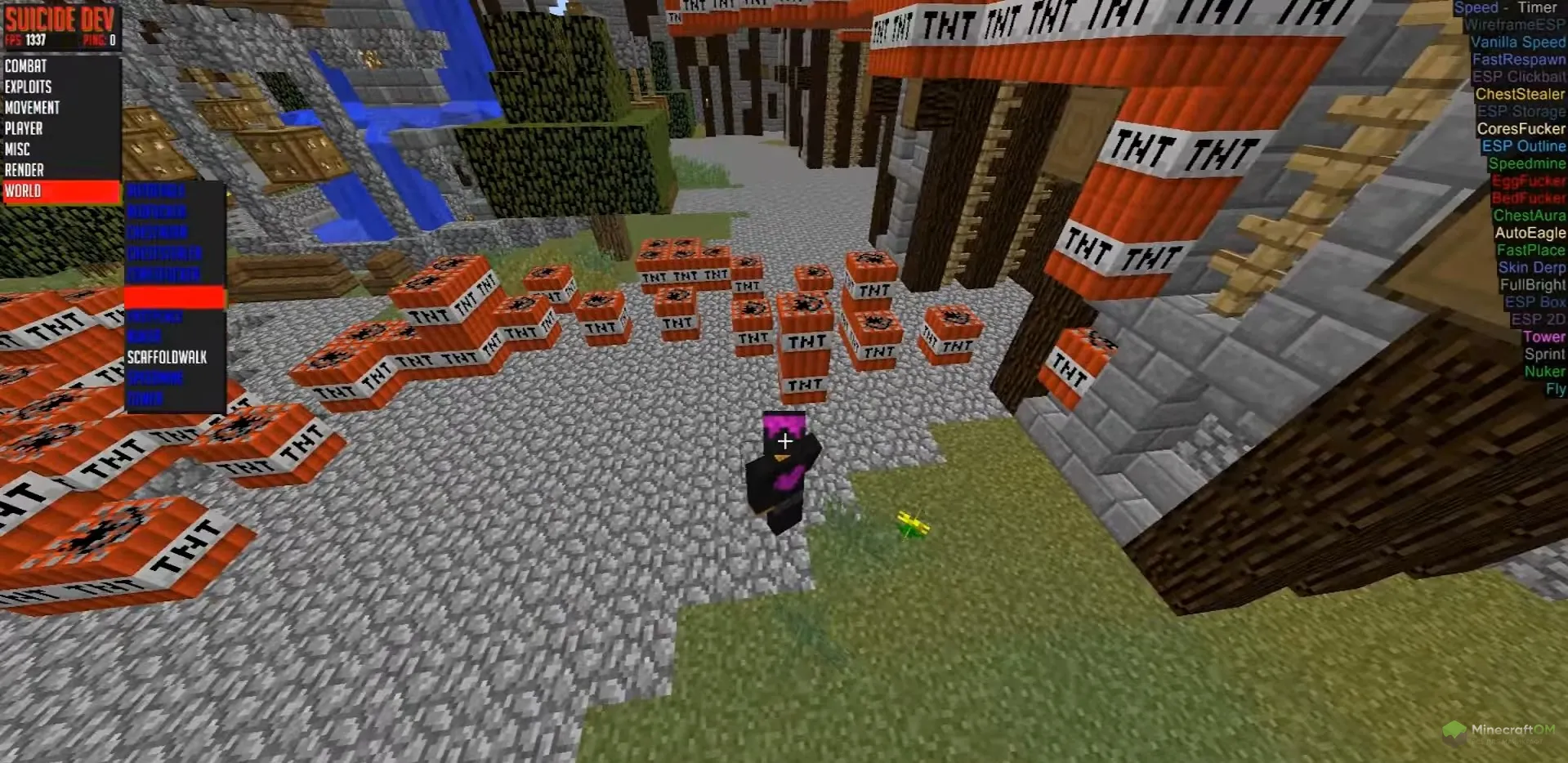The height and width of the screenshot is (763, 1568).
Task: Select the Movement category
Action: click(33, 108)
